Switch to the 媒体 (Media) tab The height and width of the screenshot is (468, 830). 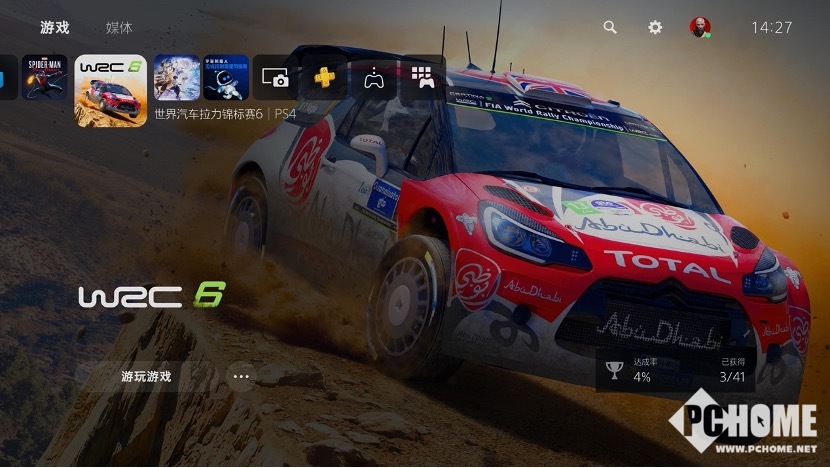coord(119,28)
